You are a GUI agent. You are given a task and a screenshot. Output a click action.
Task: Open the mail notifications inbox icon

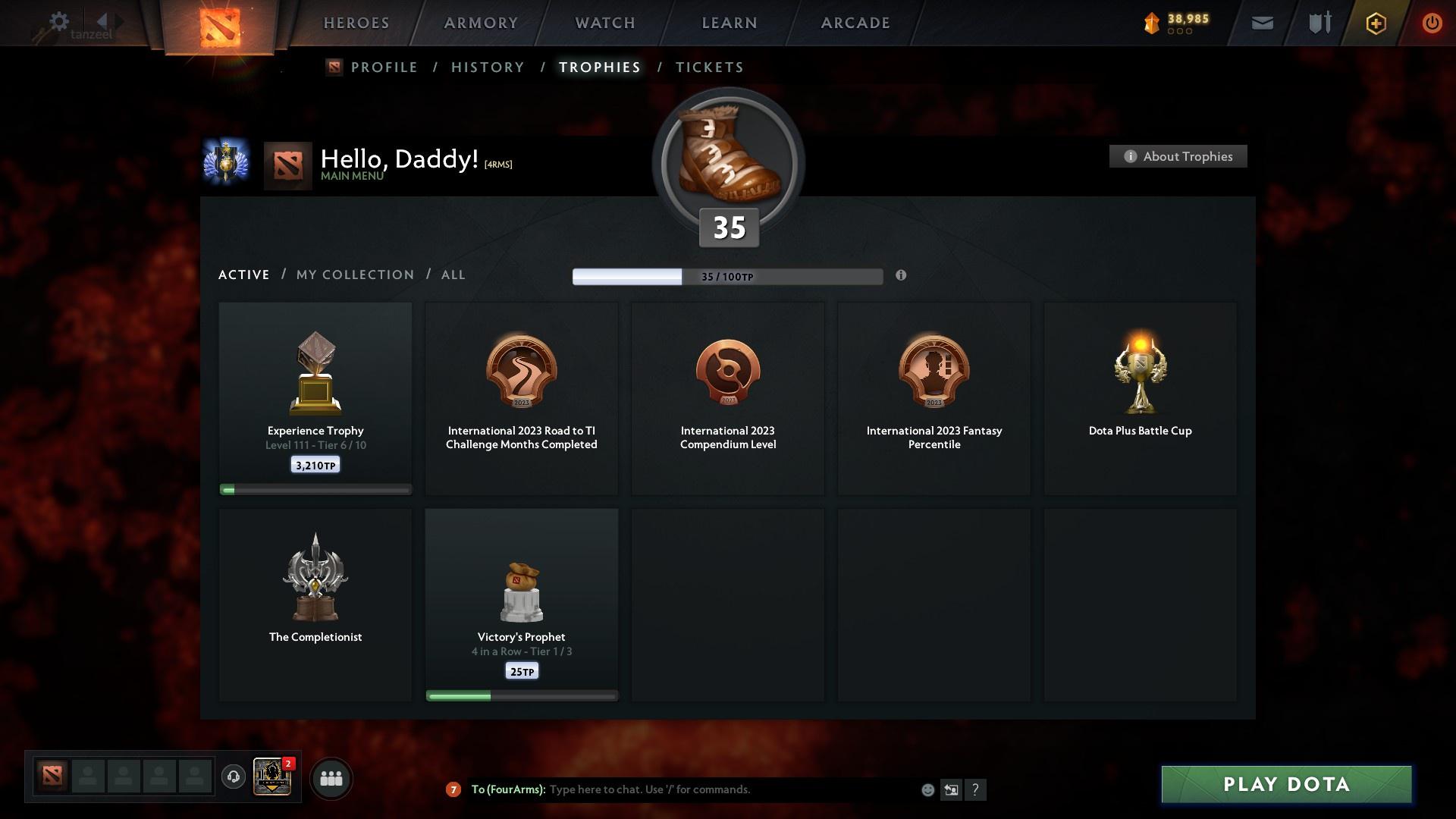point(1261,23)
